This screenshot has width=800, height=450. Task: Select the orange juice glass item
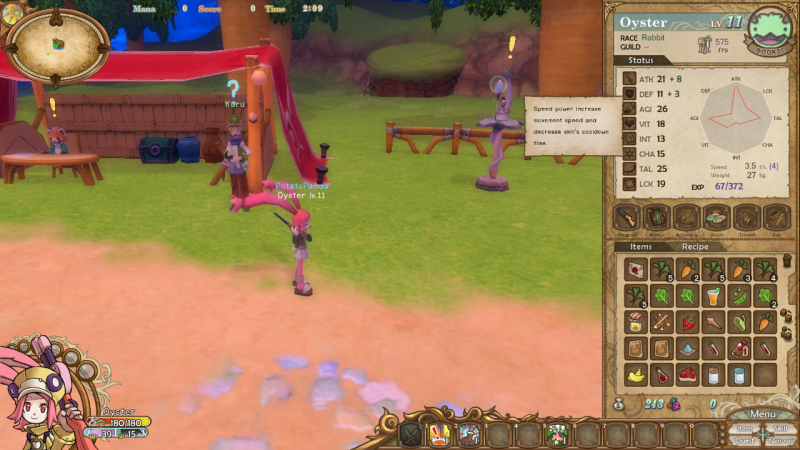(713, 296)
